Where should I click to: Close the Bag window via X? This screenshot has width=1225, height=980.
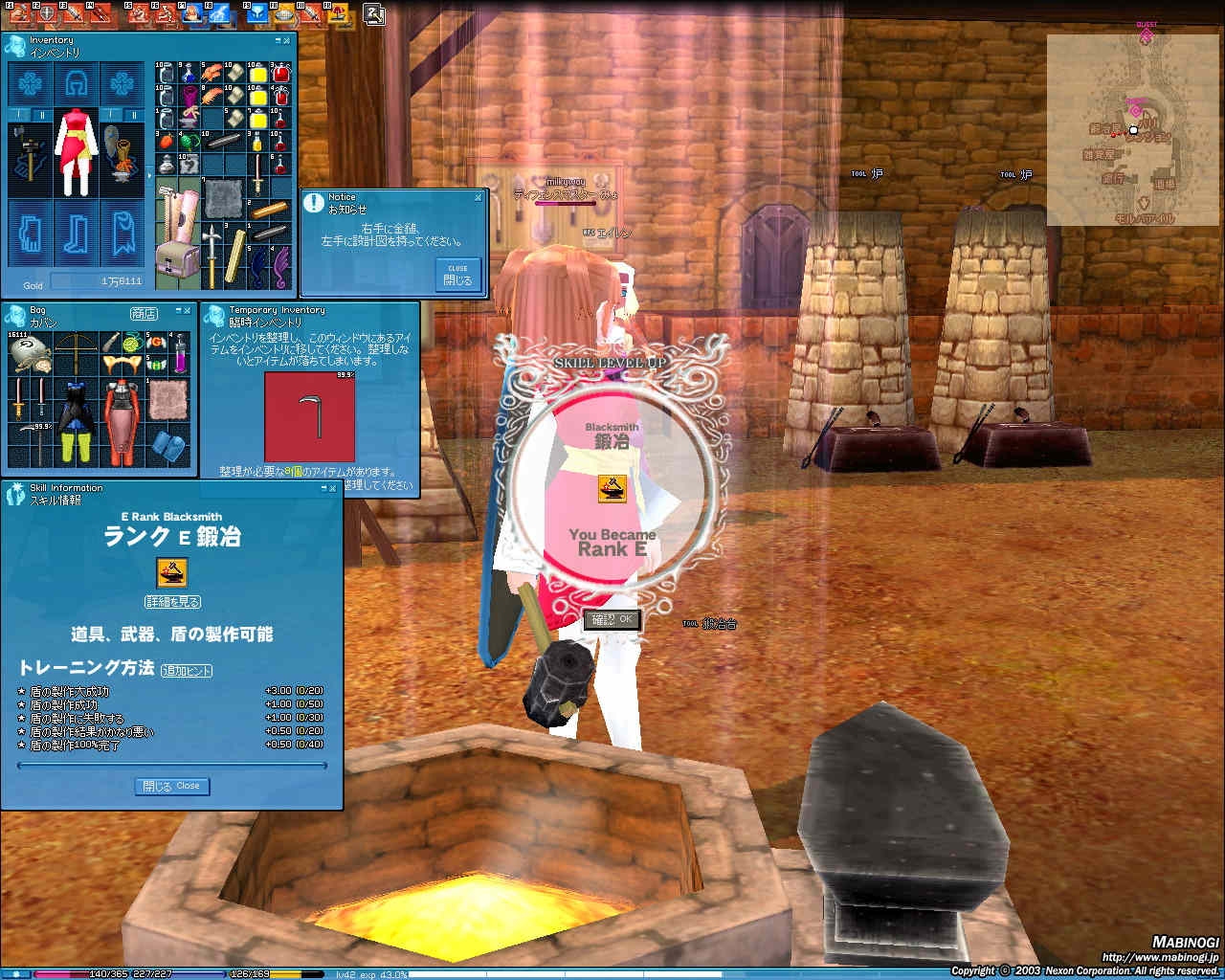(187, 311)
